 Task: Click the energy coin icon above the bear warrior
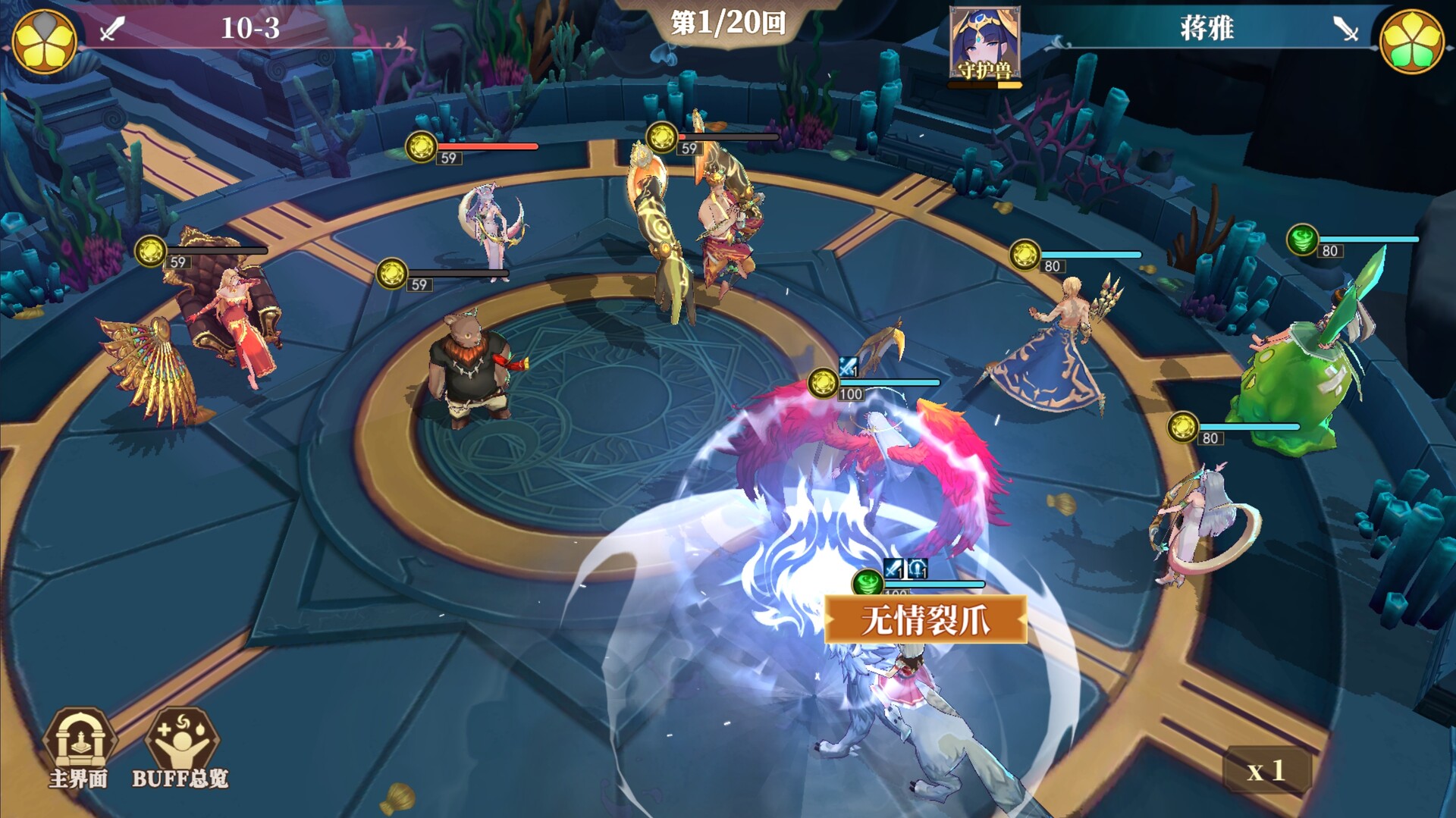(393, 271)
